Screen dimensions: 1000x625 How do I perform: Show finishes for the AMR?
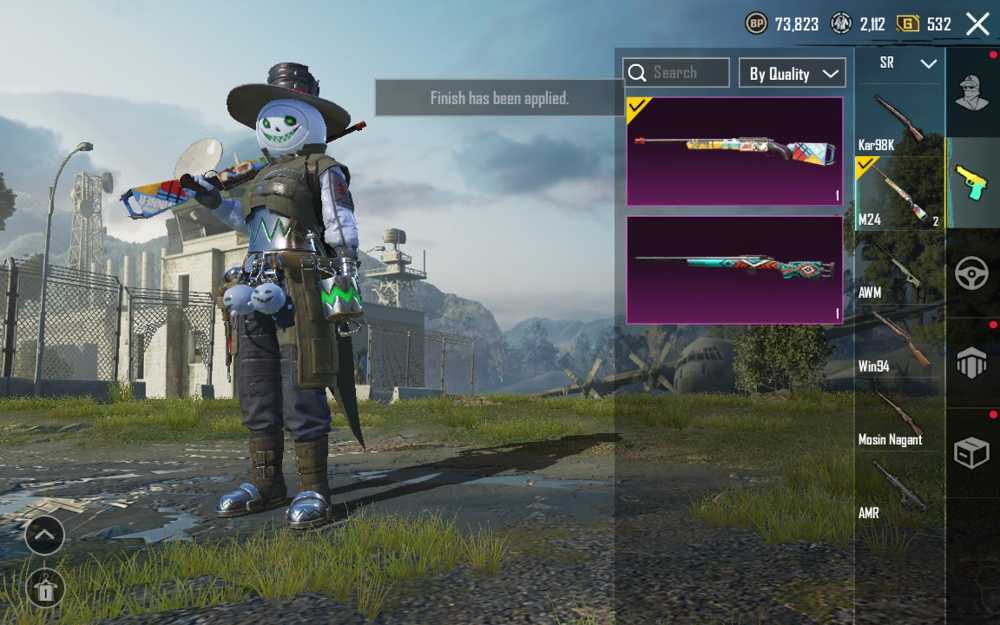pyautogui.click(x=899, y=490)
